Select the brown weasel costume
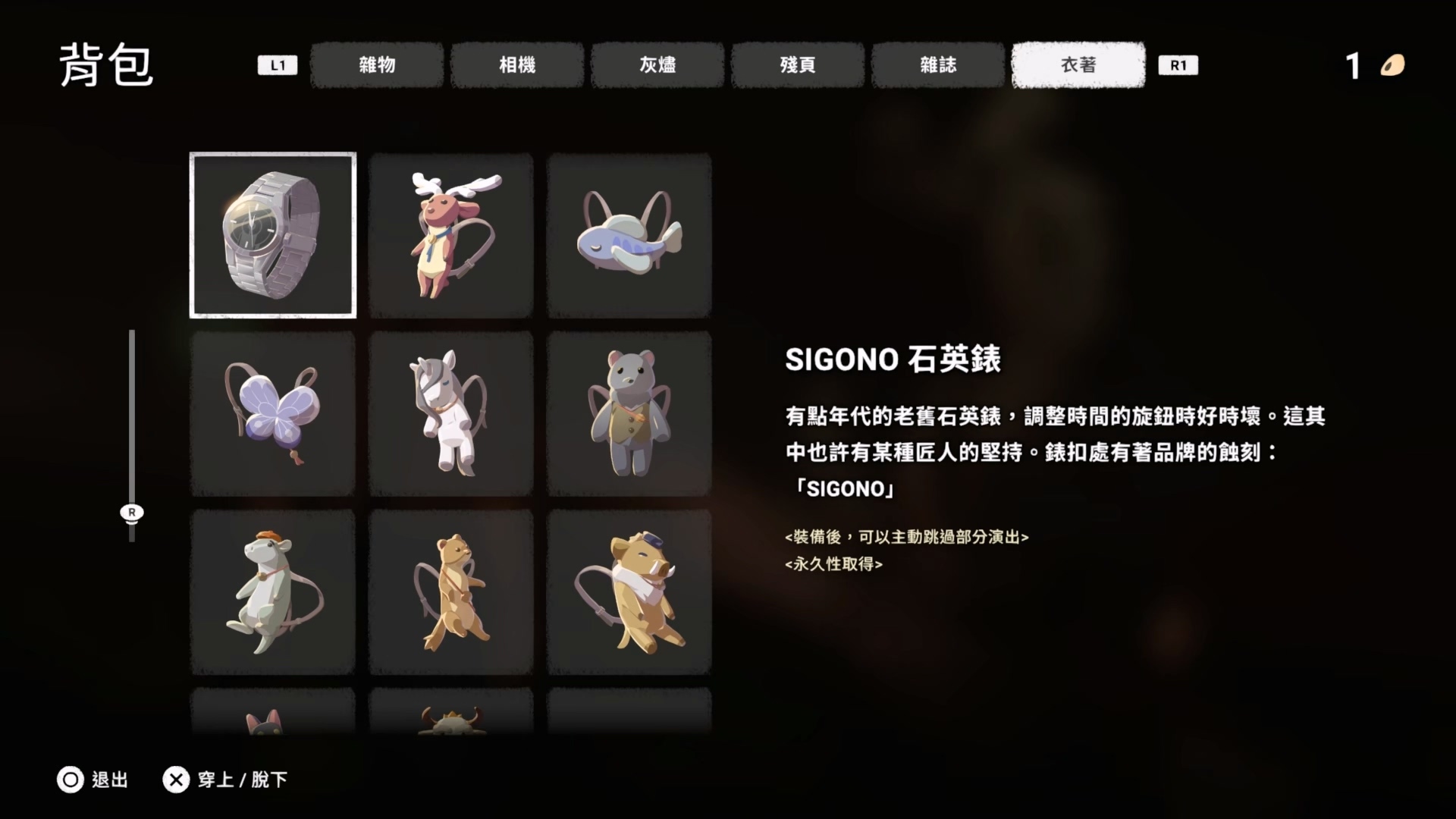Screen dimensions: 1456x819 (x=451, y=591)
